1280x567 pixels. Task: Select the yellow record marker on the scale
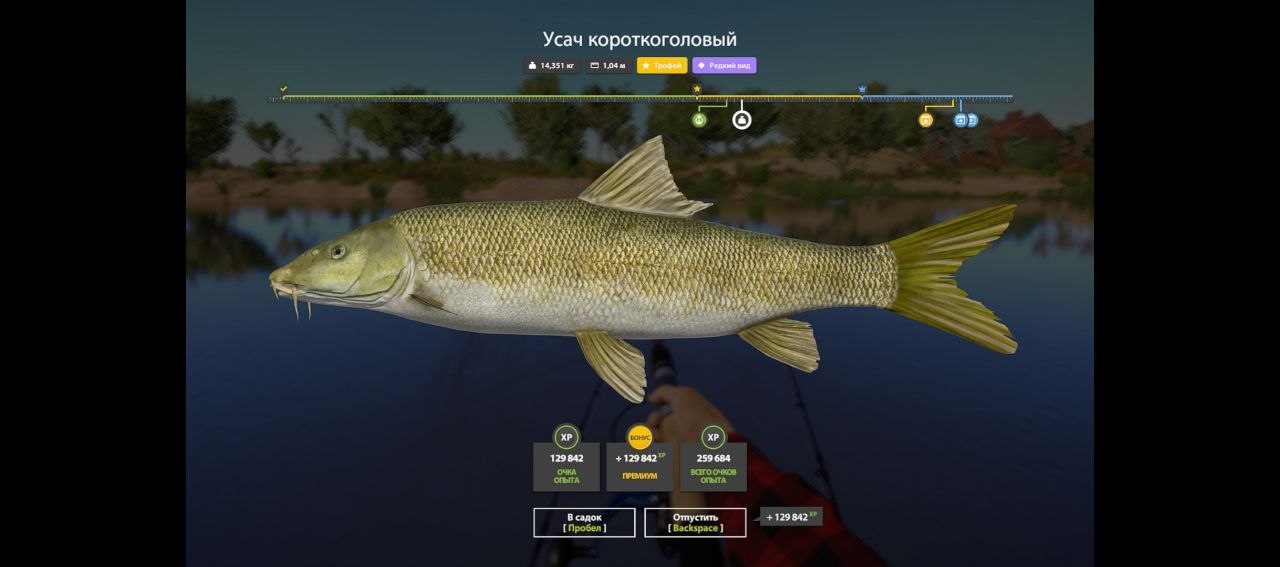tap(925, 120)
